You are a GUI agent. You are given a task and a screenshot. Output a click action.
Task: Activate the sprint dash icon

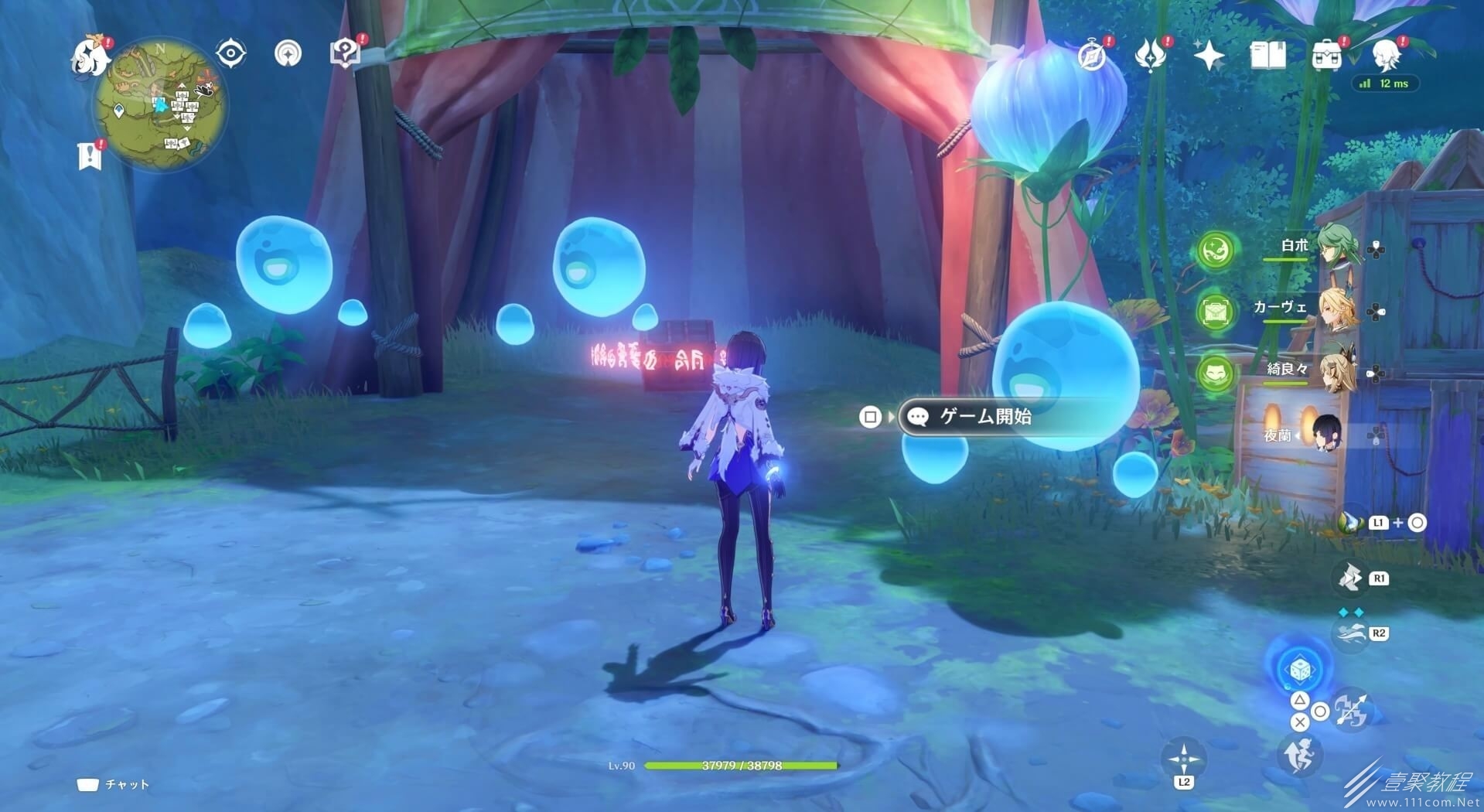pyautogui.click(x=1299, y=754)
